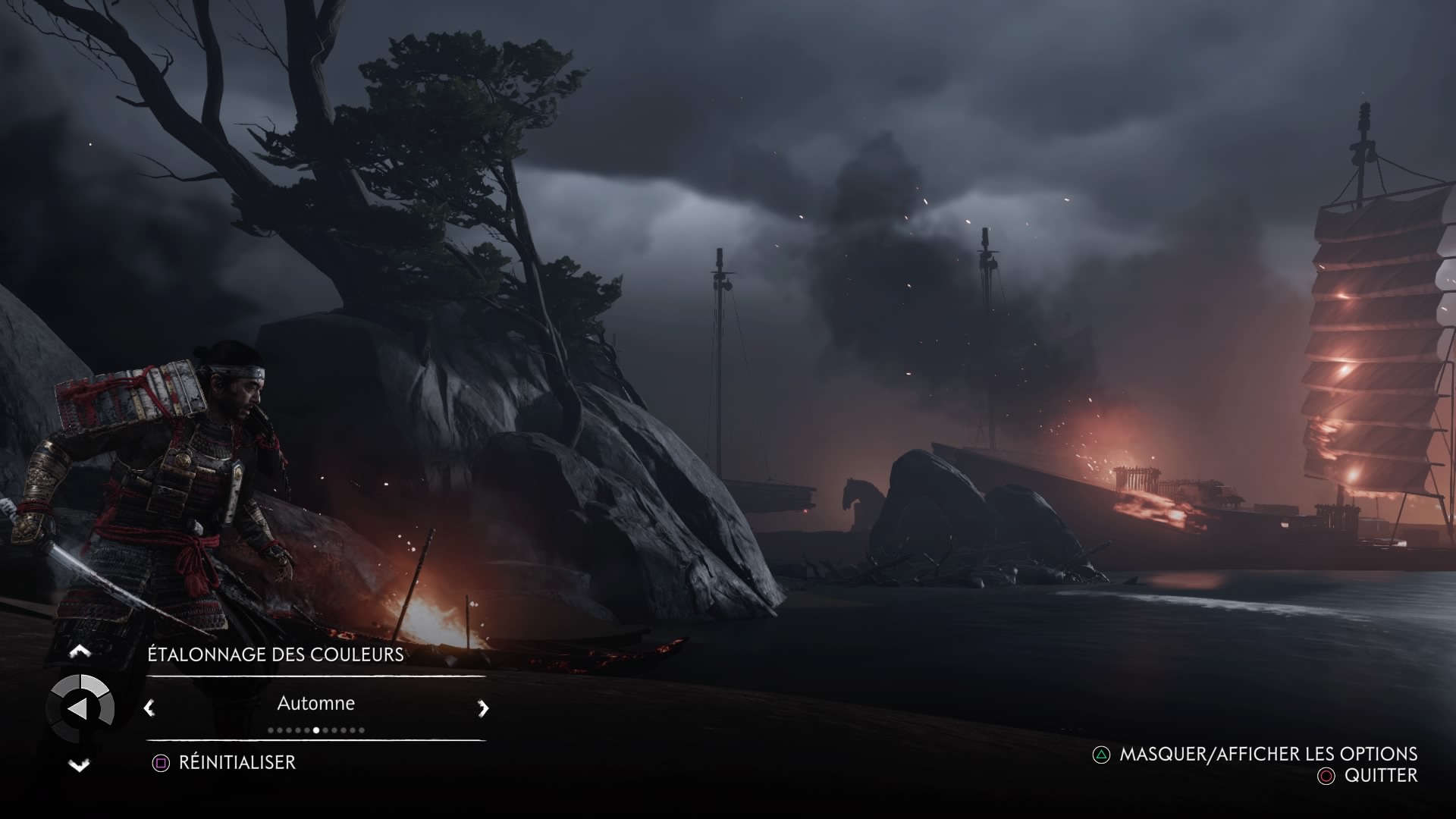Go back to the previous color grading preset
The image size is (1456, 819).
coord(149,708)
